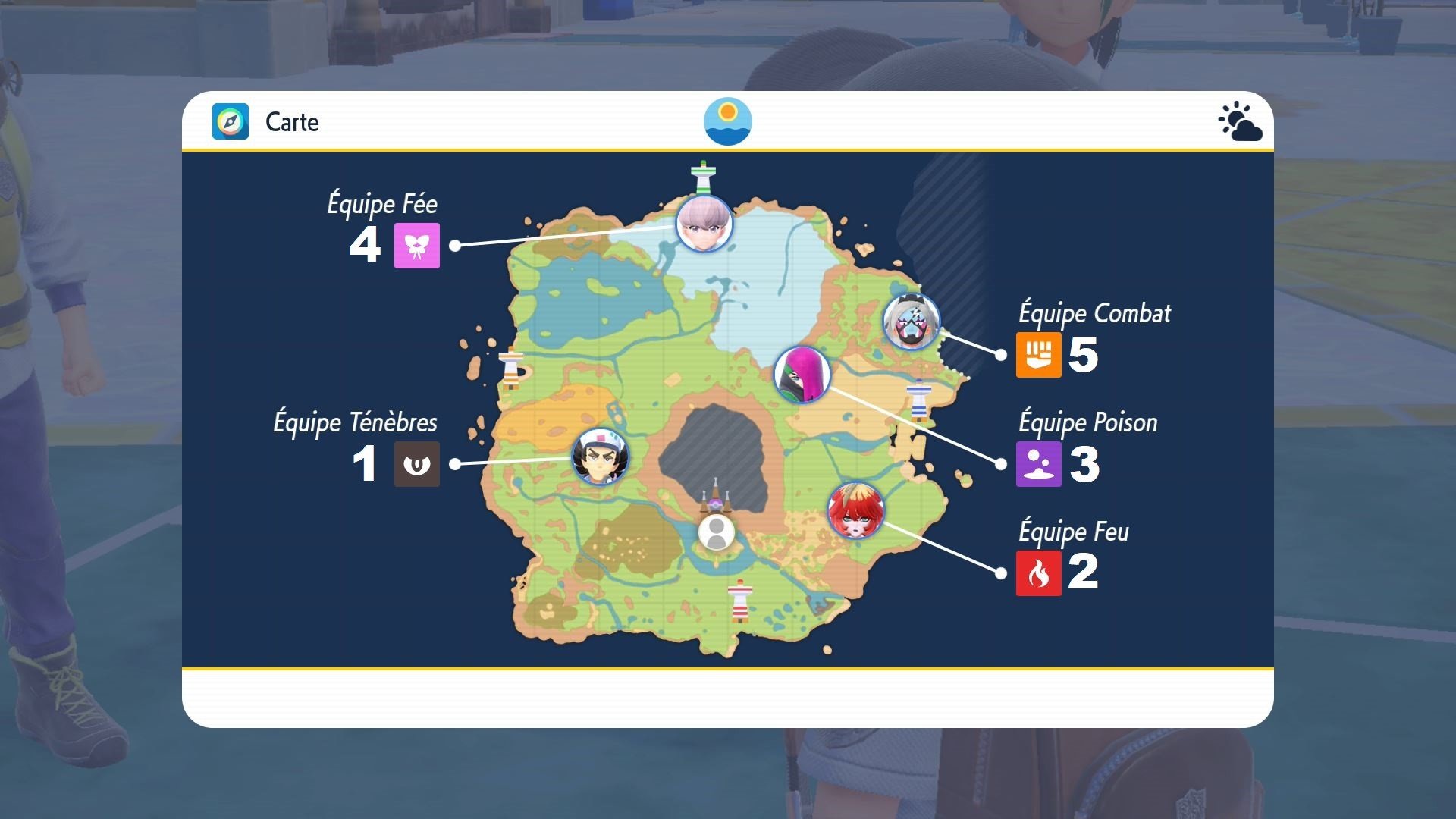Click the Équipe Fée leader portrait on the map

click(701, 225)
